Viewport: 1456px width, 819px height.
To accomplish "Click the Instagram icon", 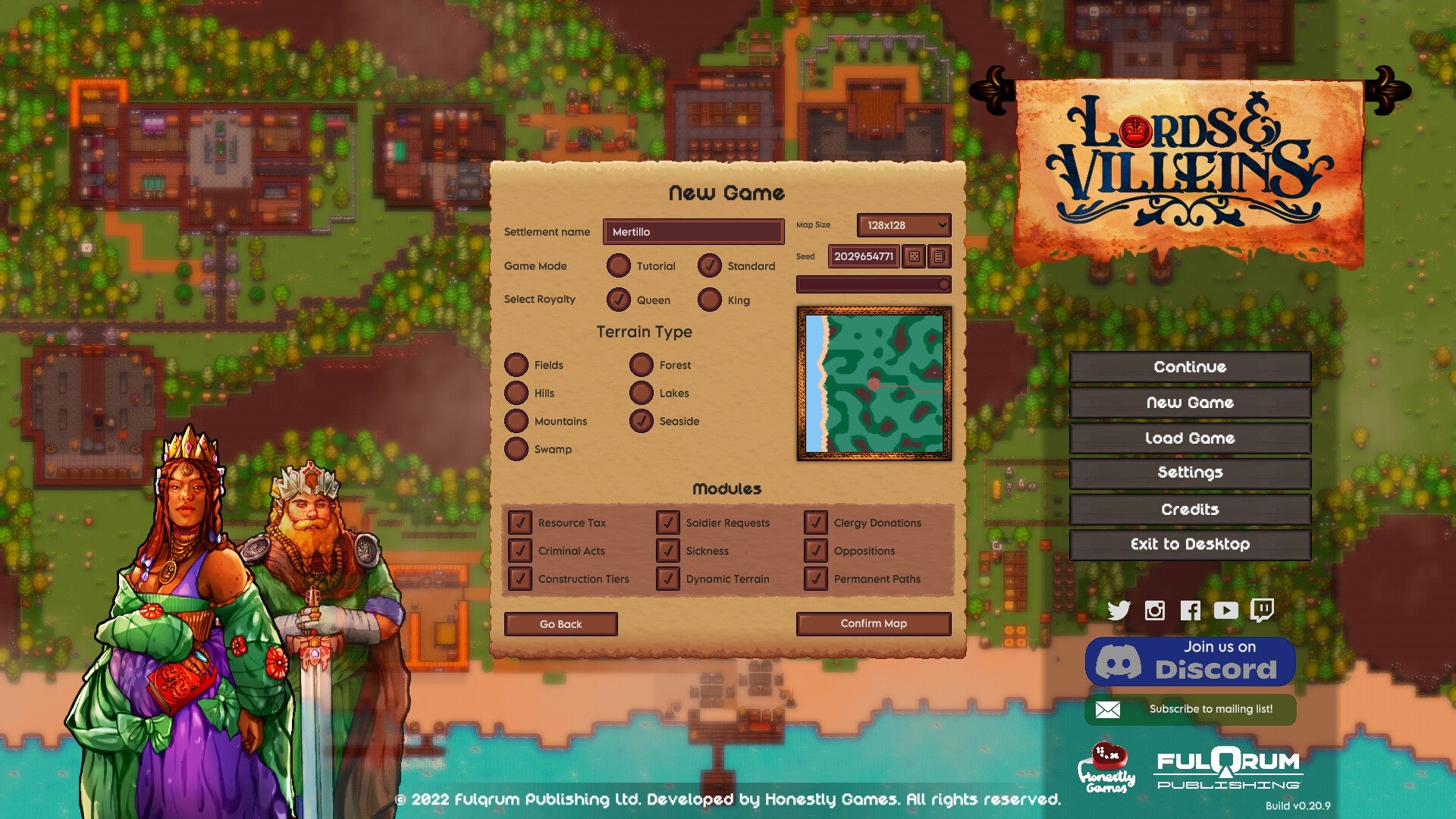I will (x=1153, y=610).
